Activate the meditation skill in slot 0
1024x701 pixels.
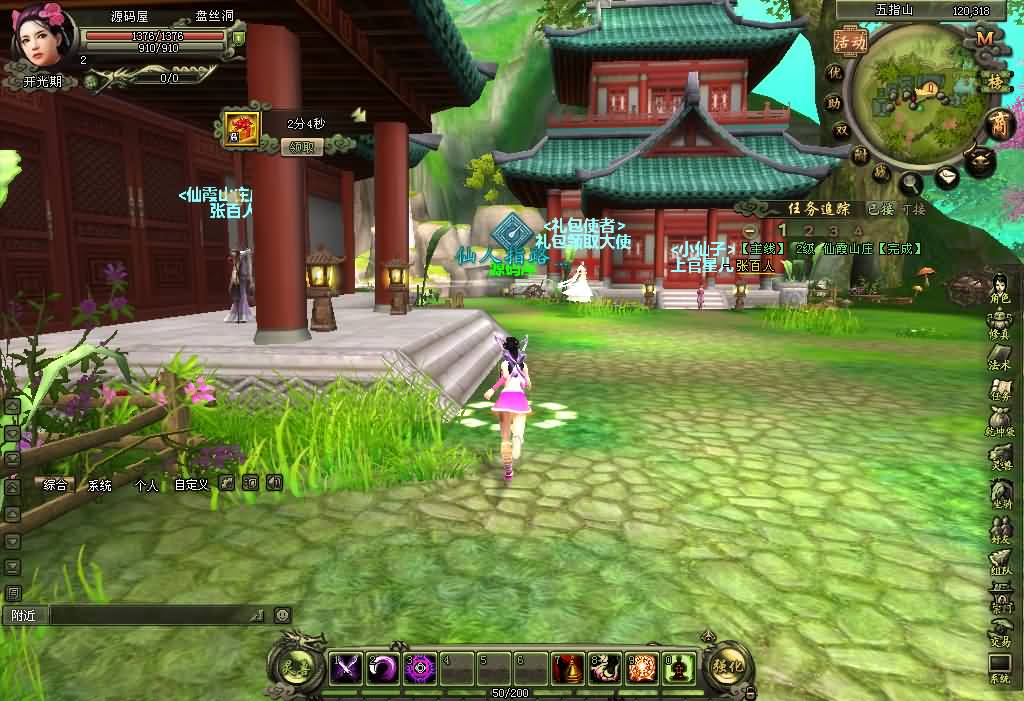pos(680,667)
